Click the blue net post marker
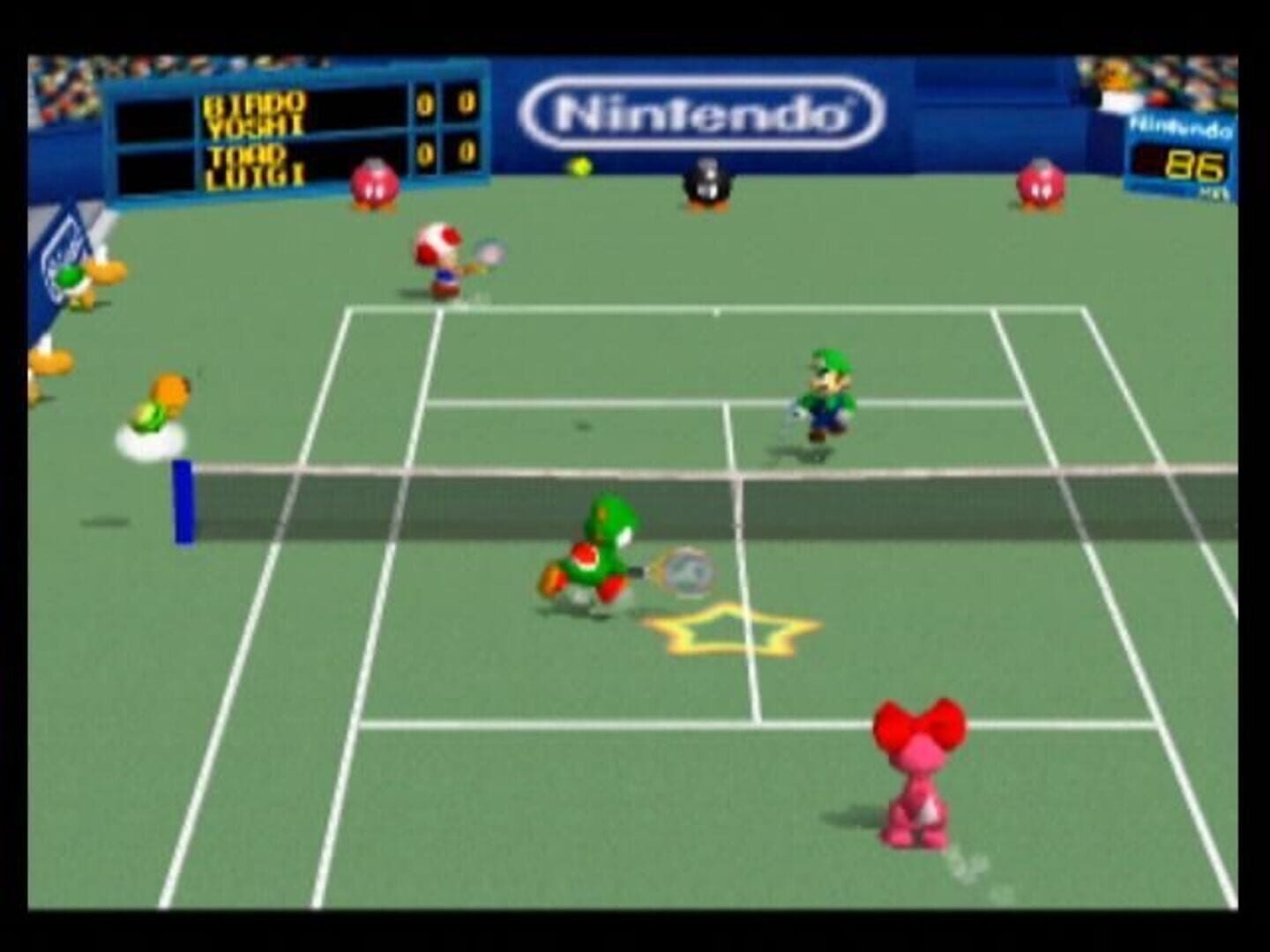Image resolution: width=1270 pixels, height=952 pixels. click(183, 502)
